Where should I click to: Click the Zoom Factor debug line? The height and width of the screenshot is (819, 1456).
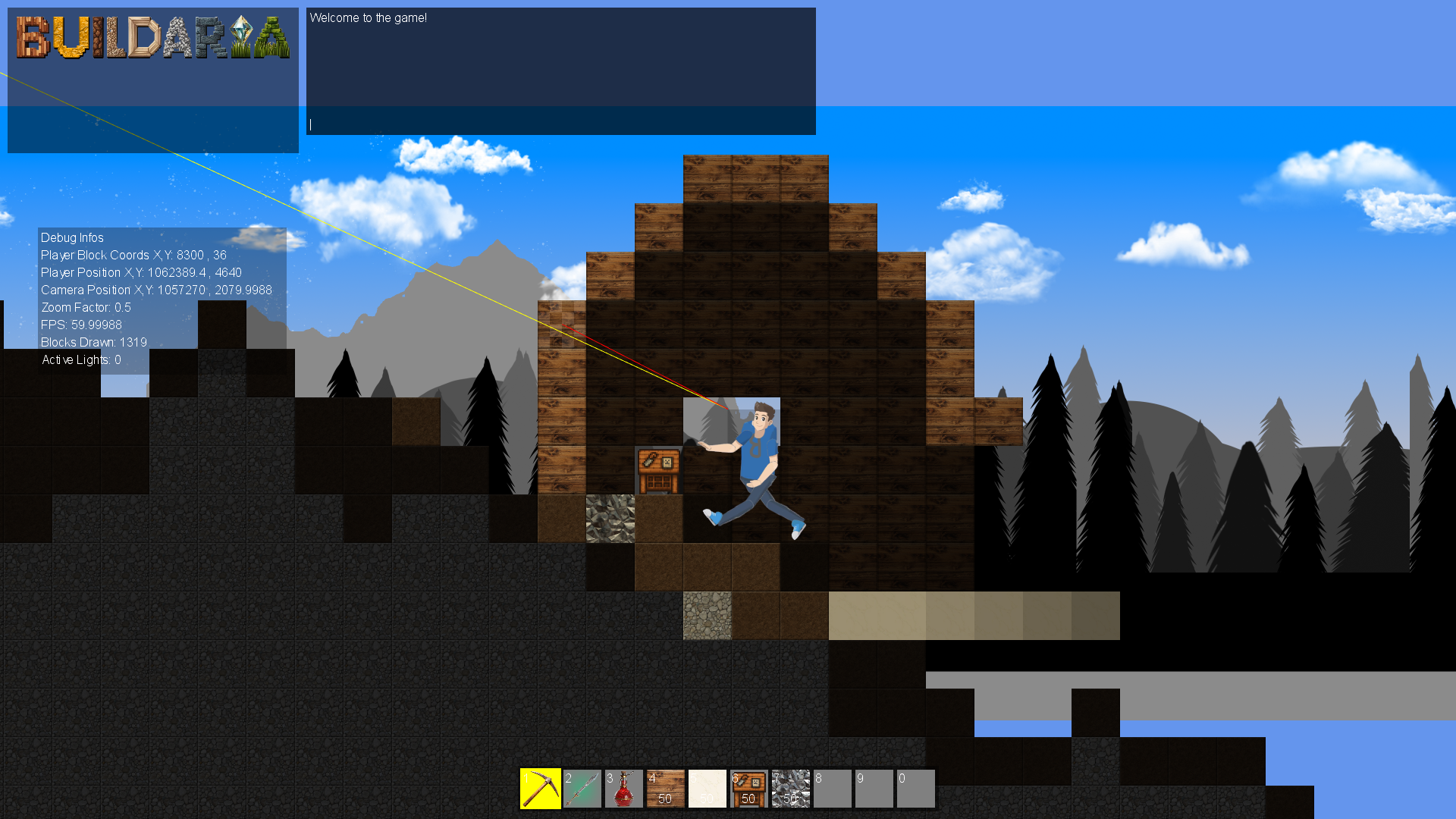click(x=86, y=307)
